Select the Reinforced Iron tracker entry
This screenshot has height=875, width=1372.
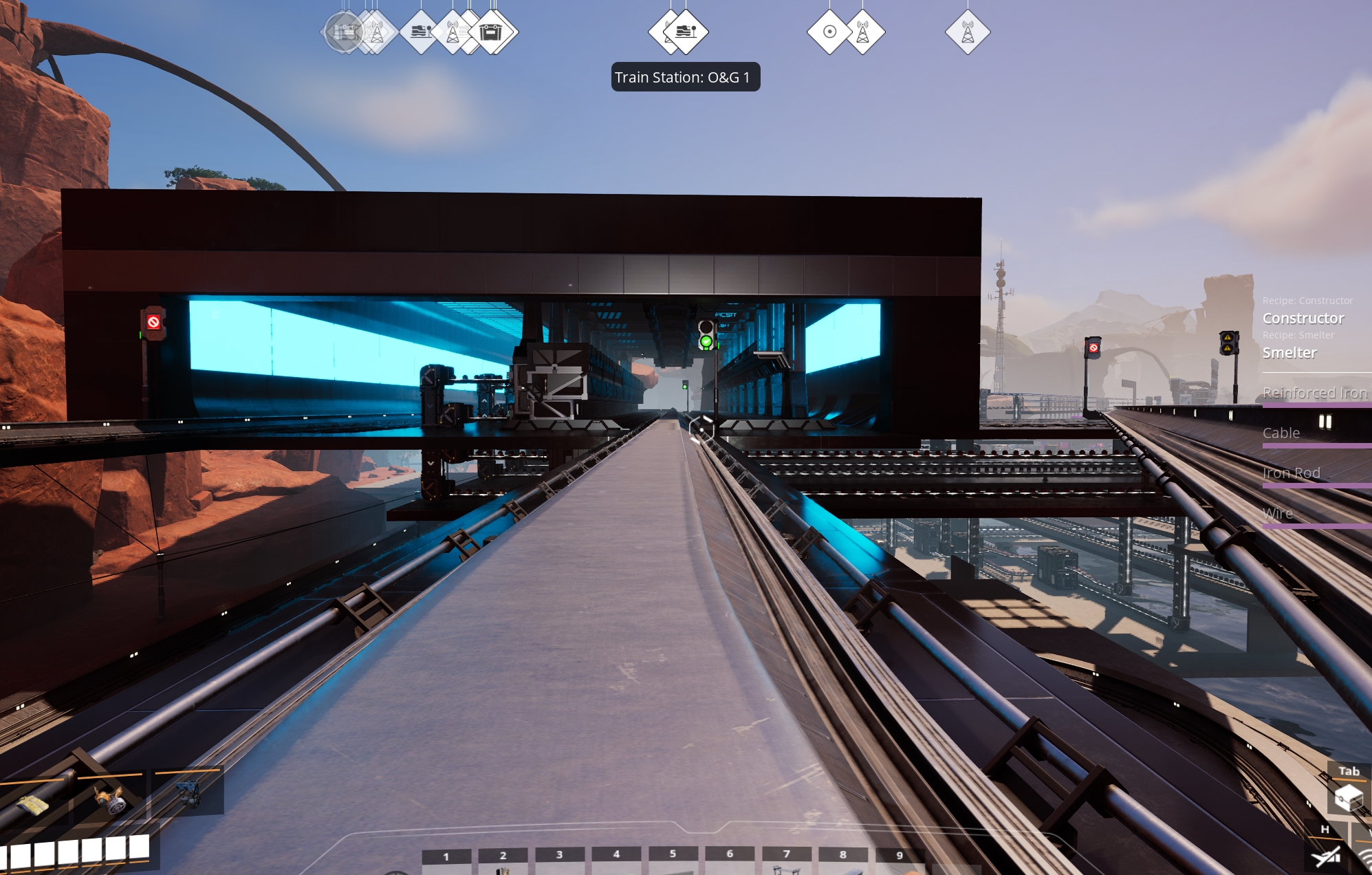[x=1314, y=393]
